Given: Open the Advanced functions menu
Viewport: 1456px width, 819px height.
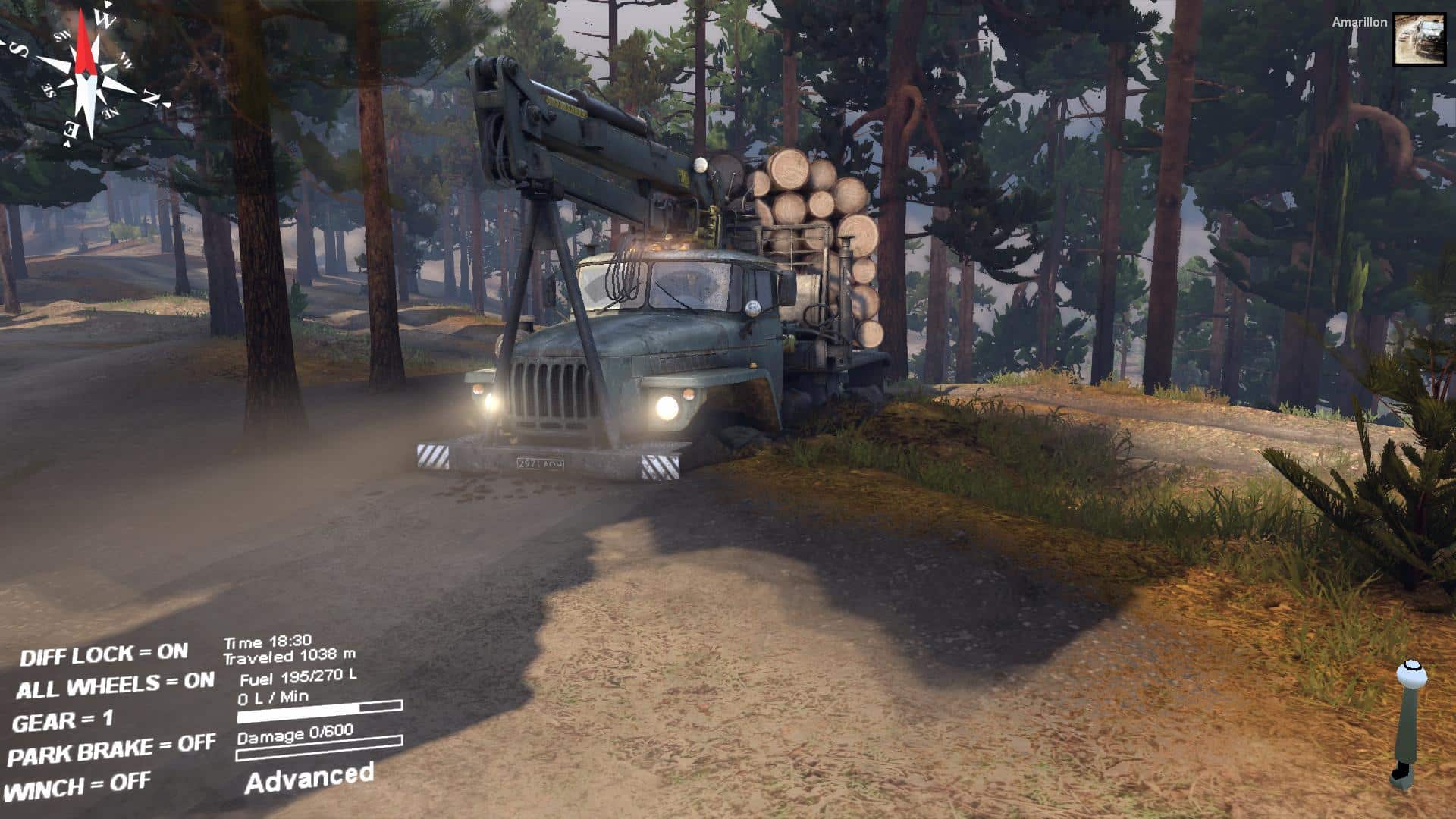Looking at the screenshot, I should [309, 778].
